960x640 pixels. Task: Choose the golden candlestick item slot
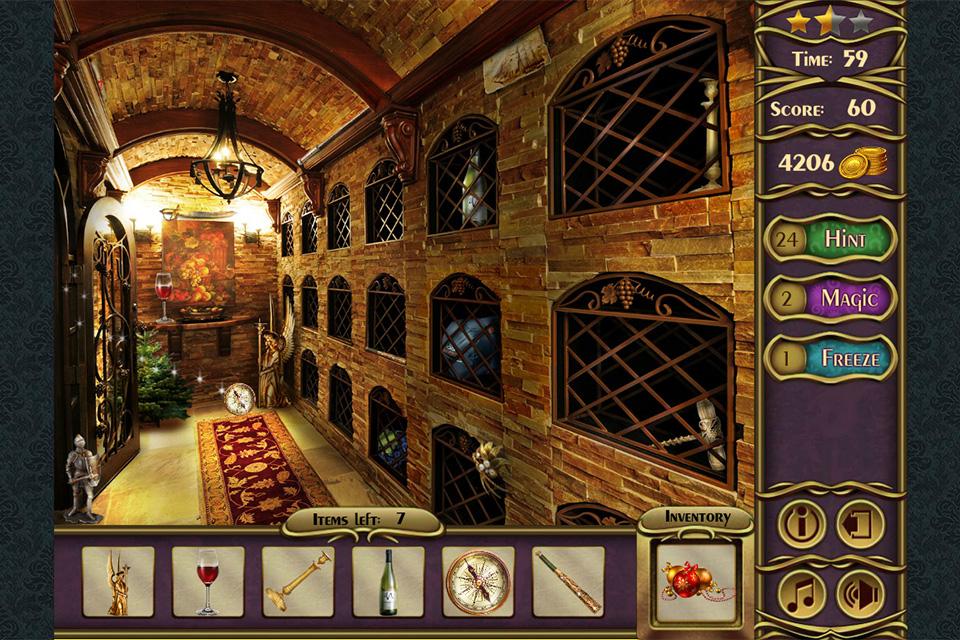pyautogui.click(x=298, y=581)
